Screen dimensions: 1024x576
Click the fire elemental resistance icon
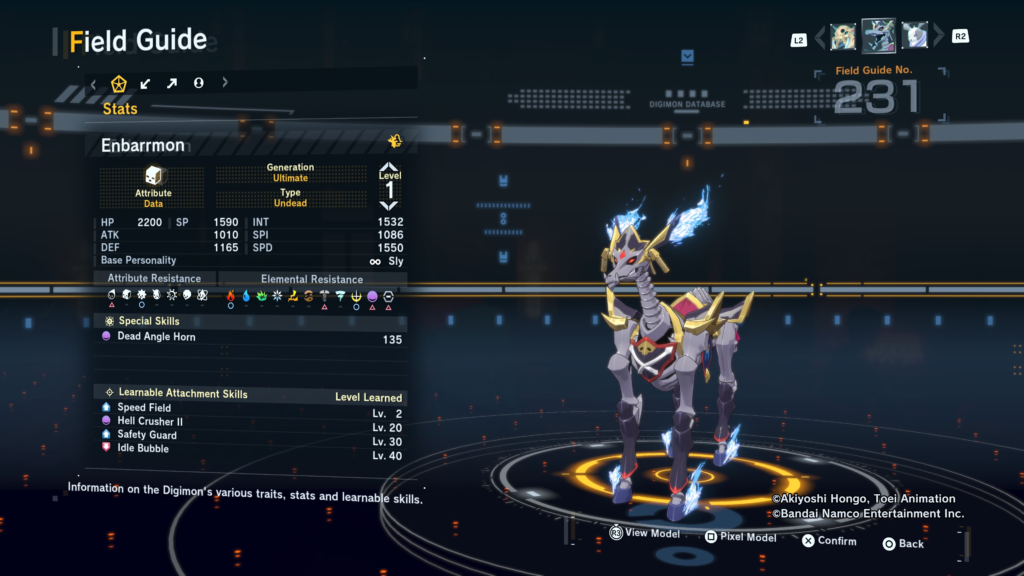point(231,296)
